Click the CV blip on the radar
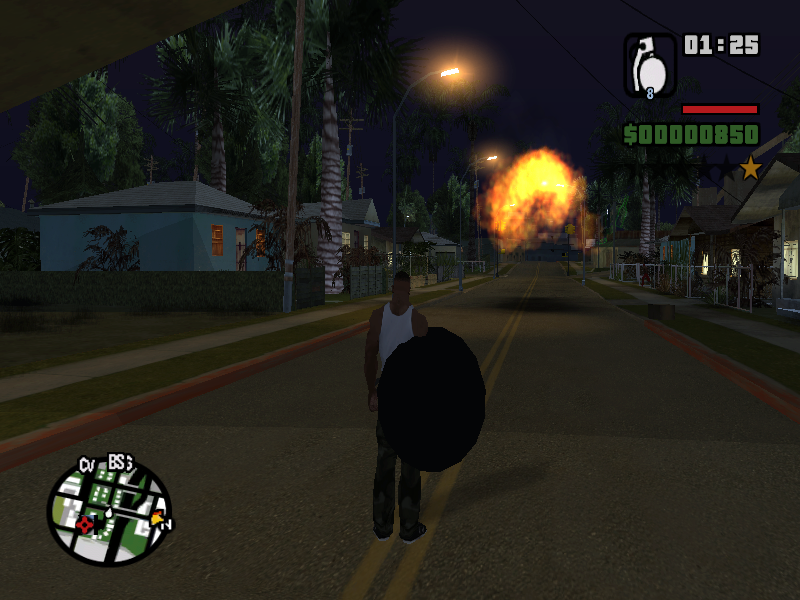Viewport: 800px width, 600px height. click(87, 464)
